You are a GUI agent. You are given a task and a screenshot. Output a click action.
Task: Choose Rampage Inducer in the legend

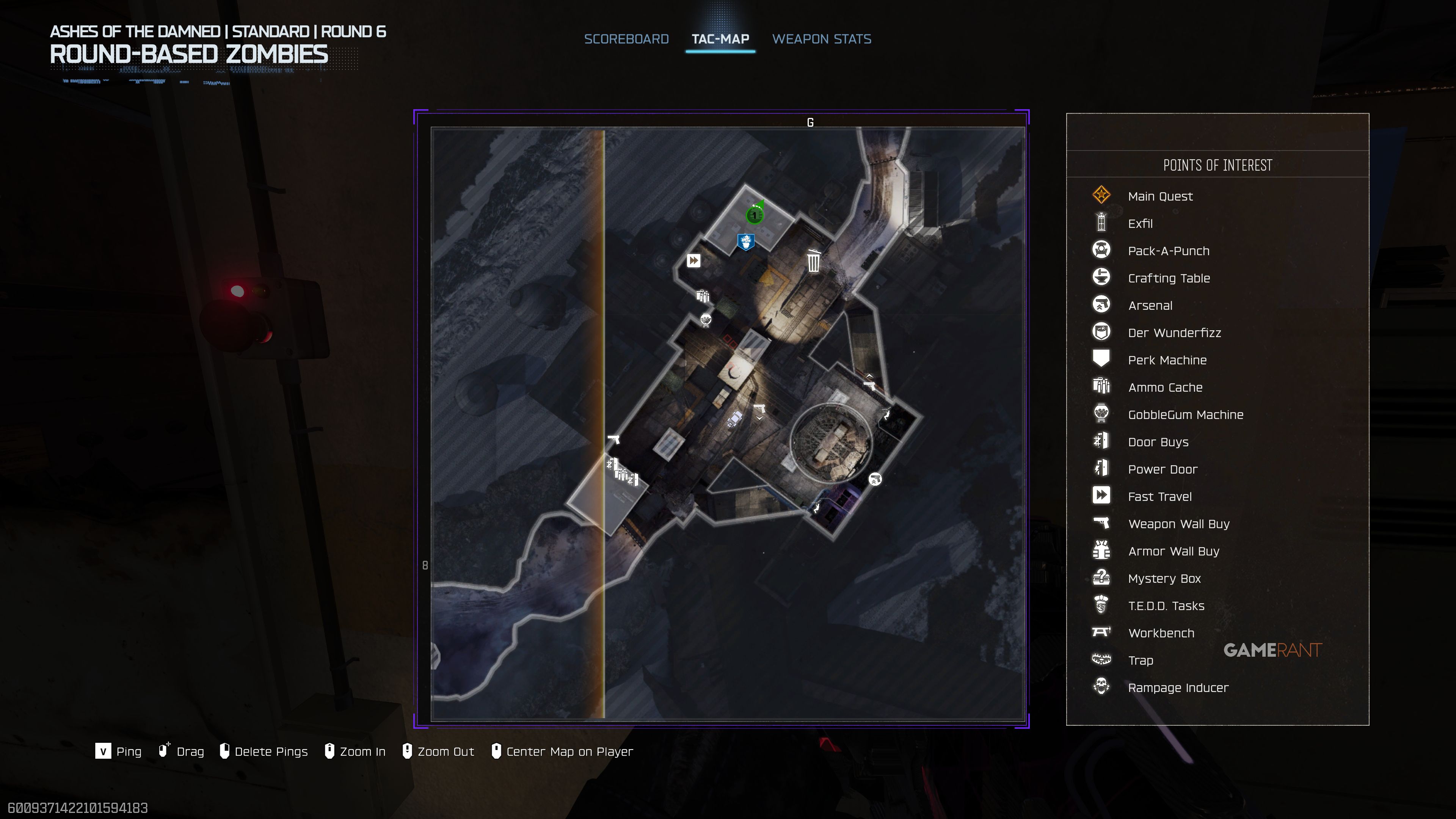click(x=1178, y=687)
